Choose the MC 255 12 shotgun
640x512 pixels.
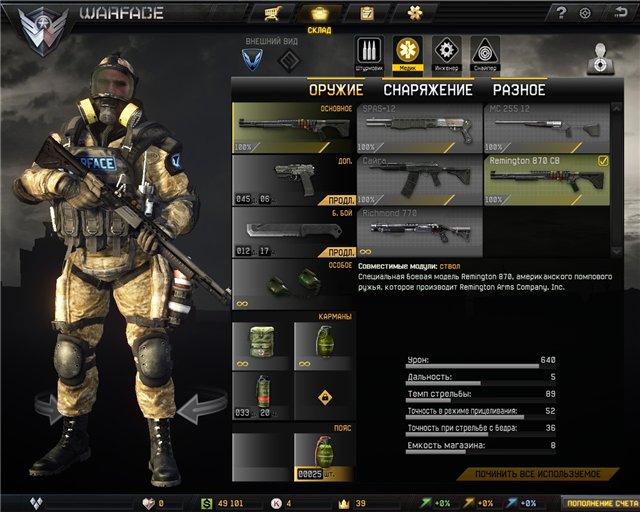(x=546, y=127)
